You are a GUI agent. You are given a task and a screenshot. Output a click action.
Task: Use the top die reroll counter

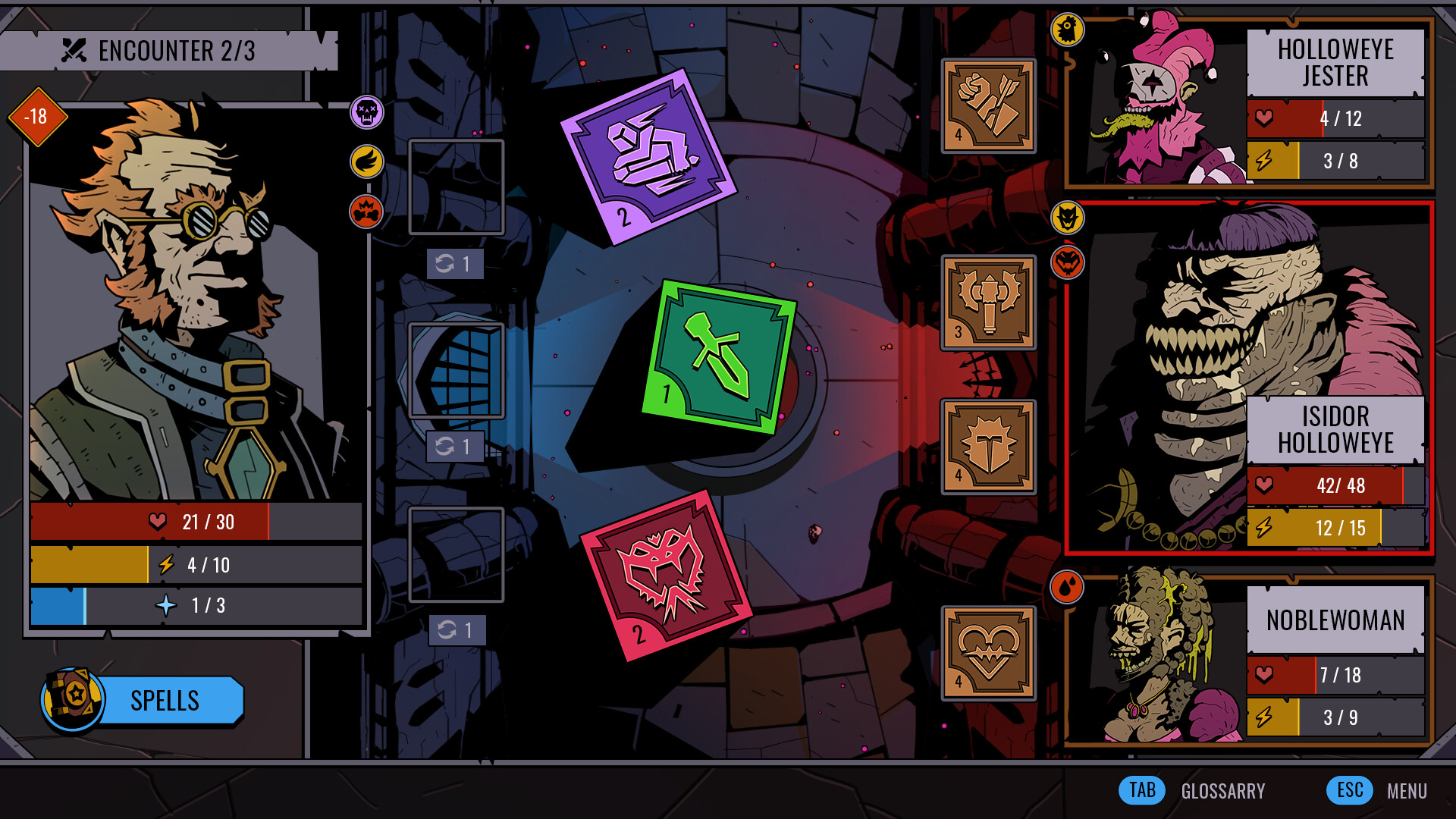pyautogui.click(x=455, y=265)
